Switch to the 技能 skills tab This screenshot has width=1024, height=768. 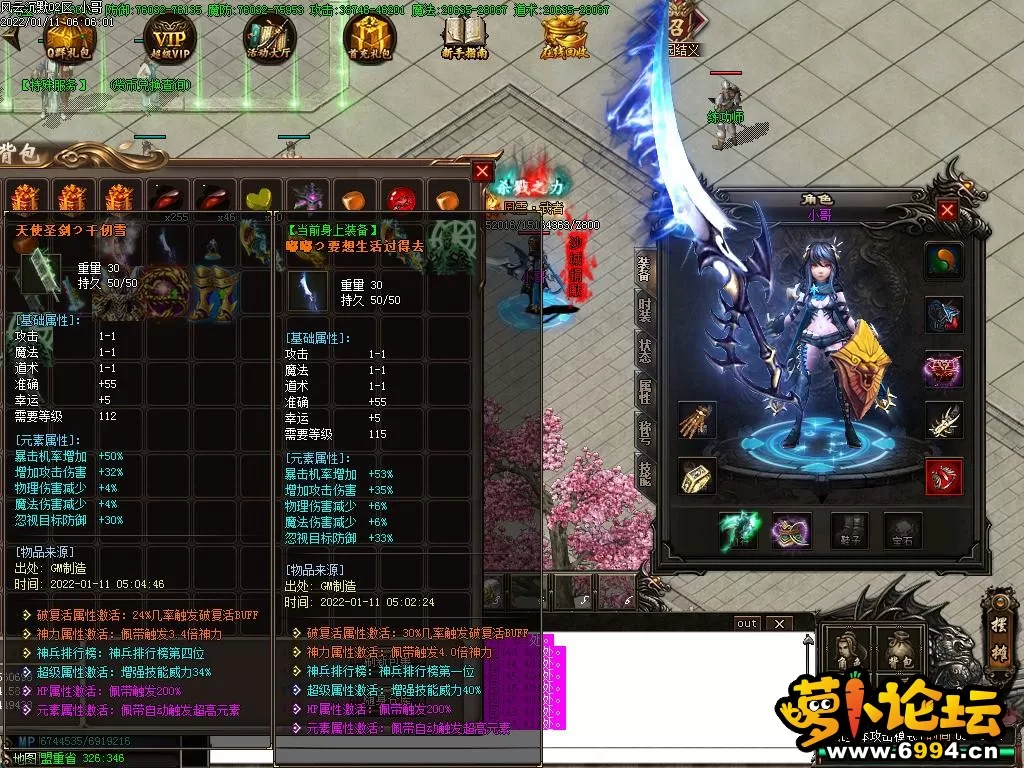(645, 473)
